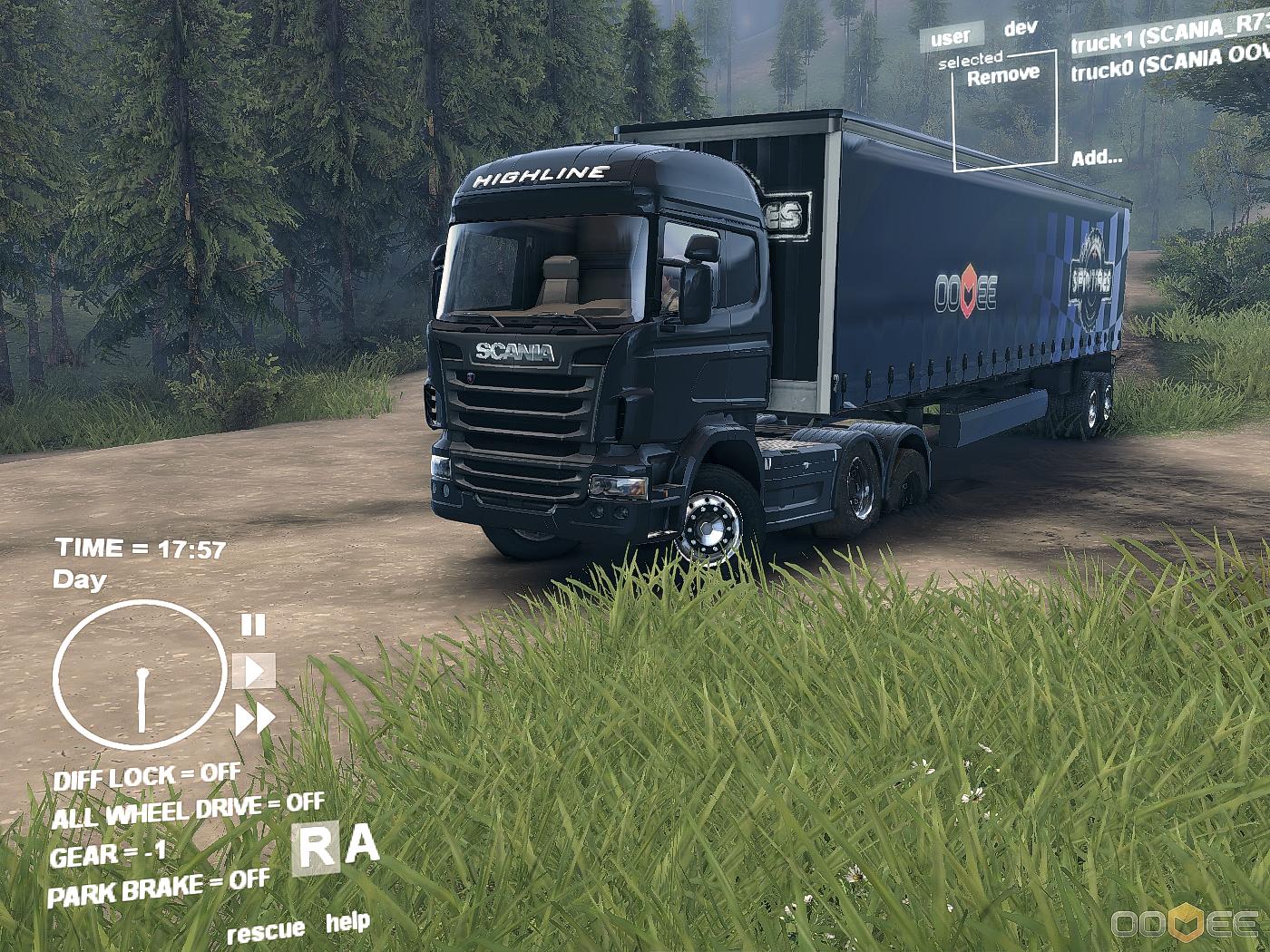Toggle ALL WHEEL DRIVE
The width and height of the screenshot is (1270, 952).
(x=188, y=810)
